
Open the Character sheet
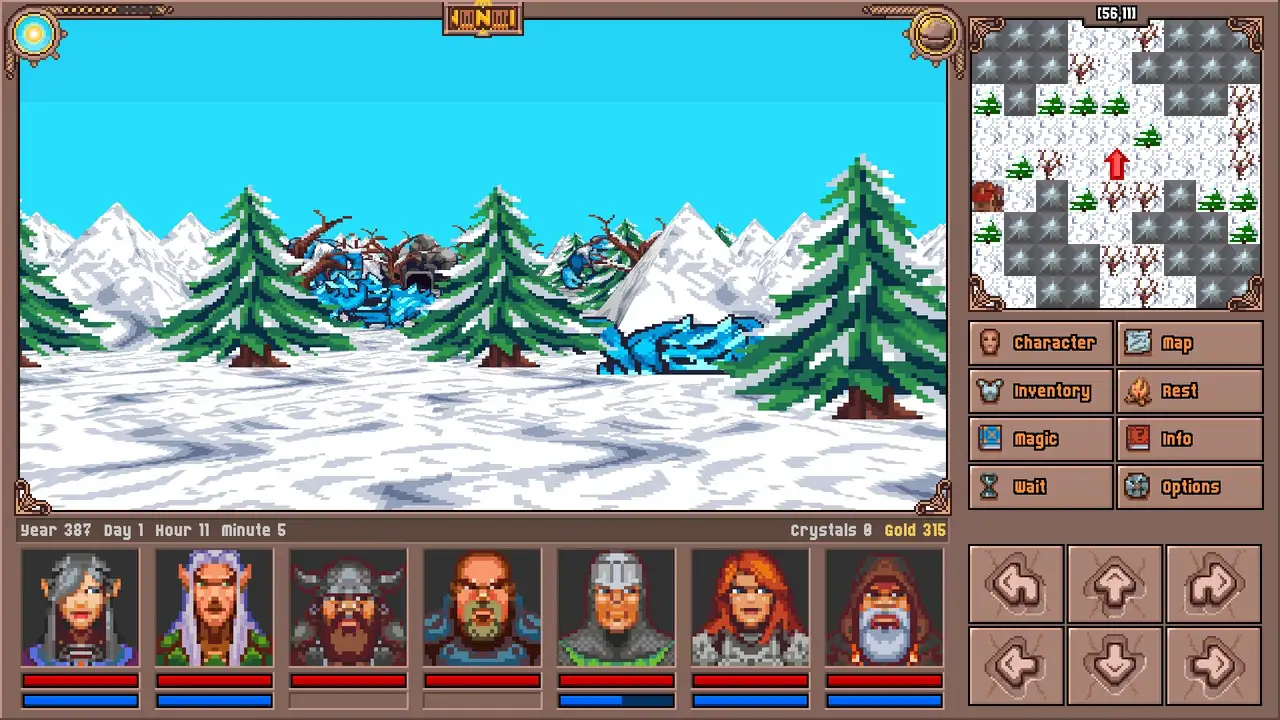tap(1040, 343)
